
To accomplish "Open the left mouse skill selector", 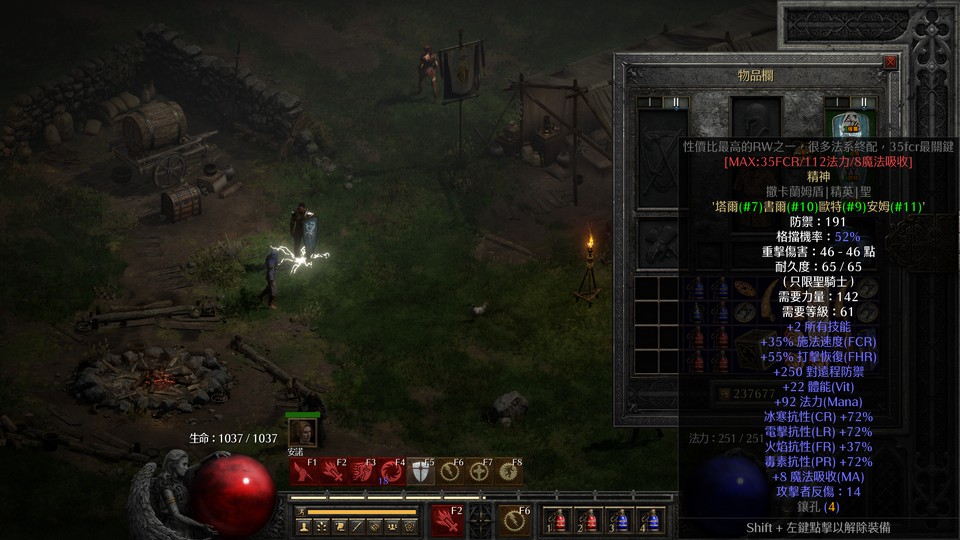I will [446, 520].
